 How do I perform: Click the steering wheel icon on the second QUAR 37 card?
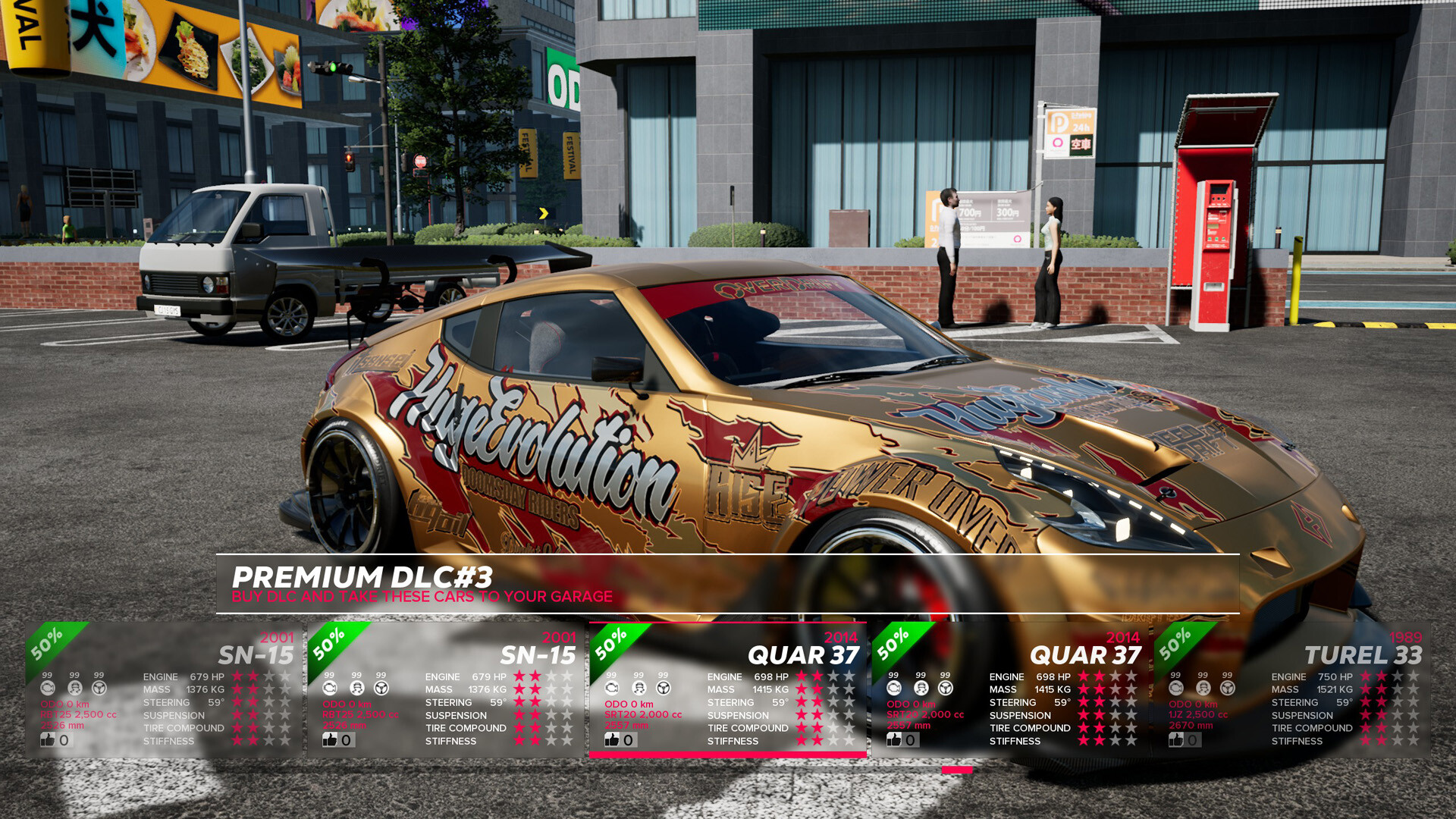tap(944, 688)
